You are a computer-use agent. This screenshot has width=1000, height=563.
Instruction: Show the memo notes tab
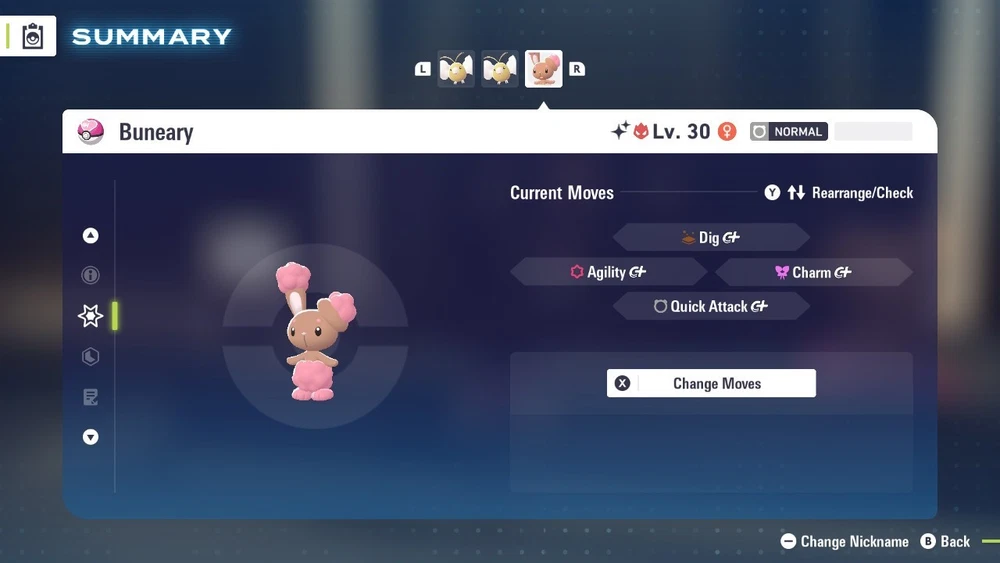(91, 398)
